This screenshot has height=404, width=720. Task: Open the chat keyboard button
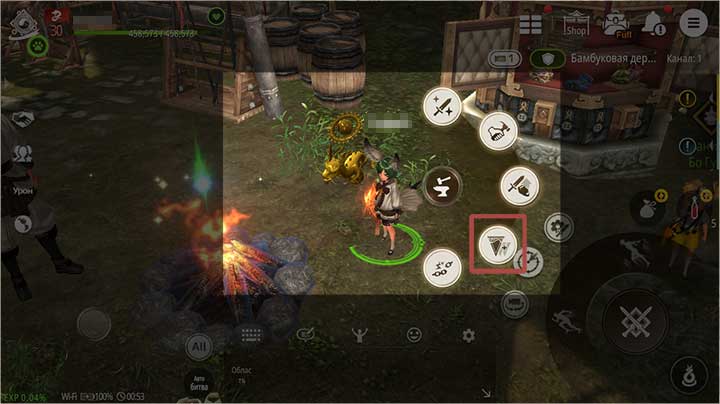(x=251, y=336)
